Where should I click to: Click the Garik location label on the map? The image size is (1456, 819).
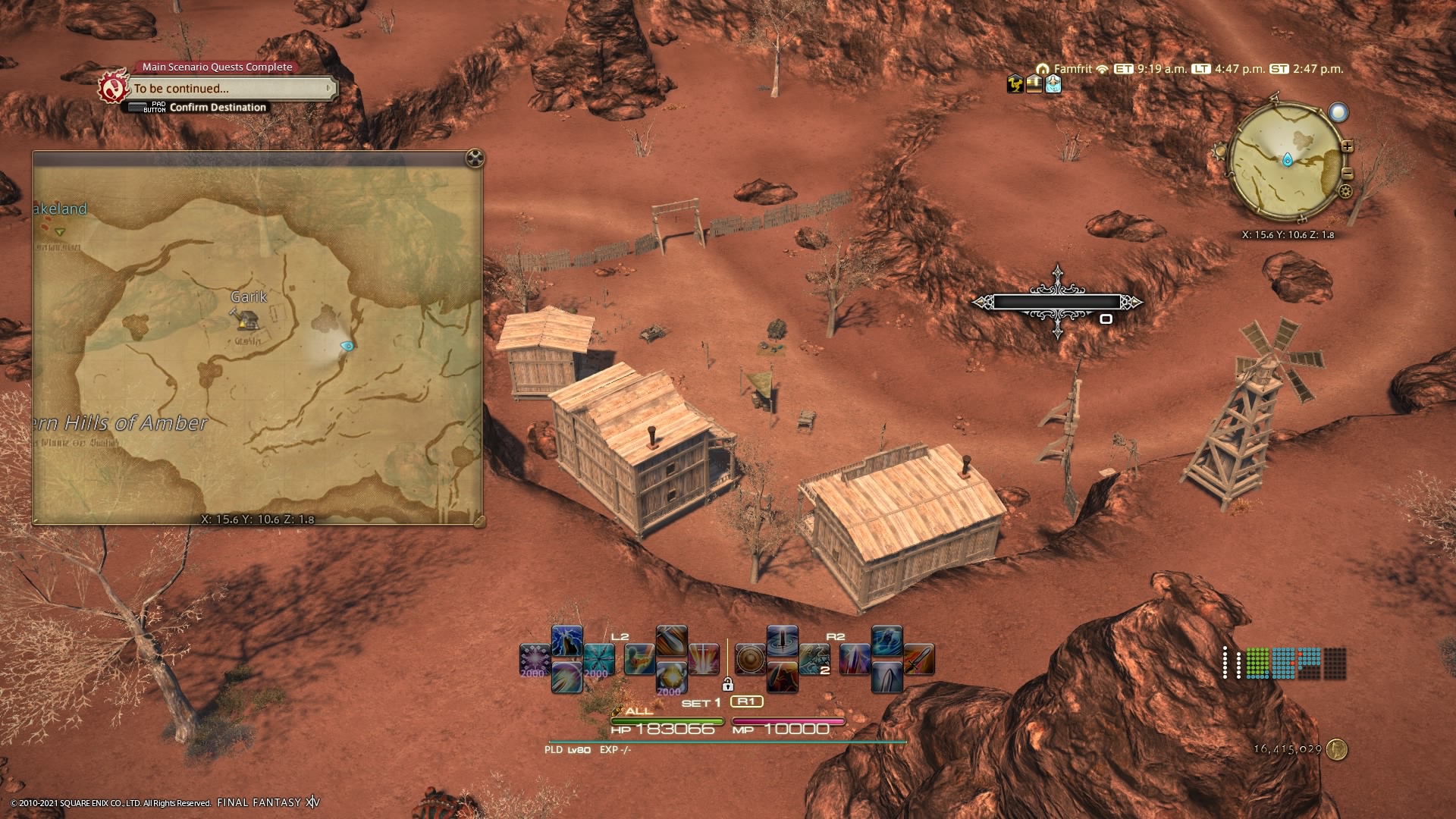[250, 296]
